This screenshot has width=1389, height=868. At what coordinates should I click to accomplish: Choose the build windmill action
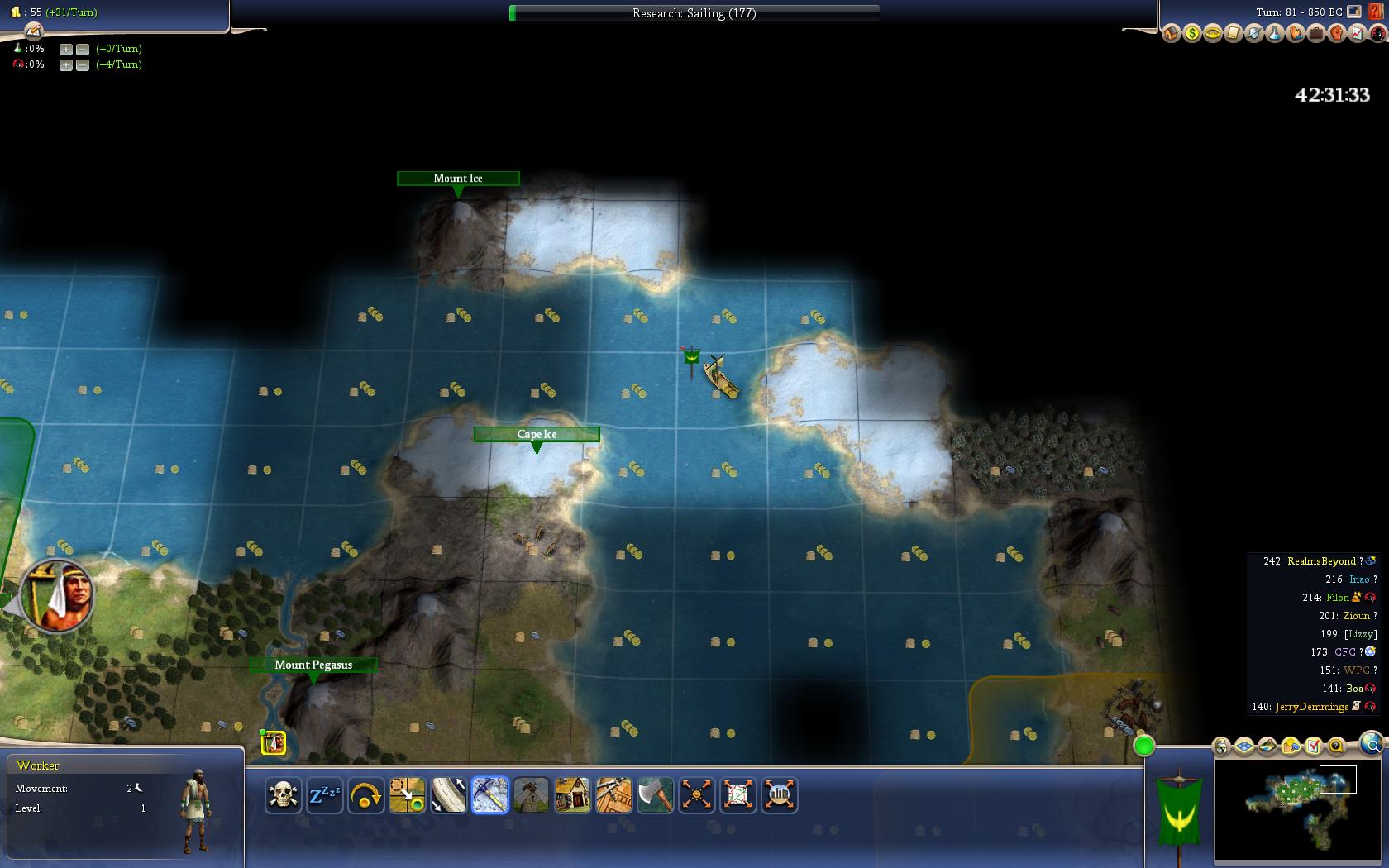(531, 795)
